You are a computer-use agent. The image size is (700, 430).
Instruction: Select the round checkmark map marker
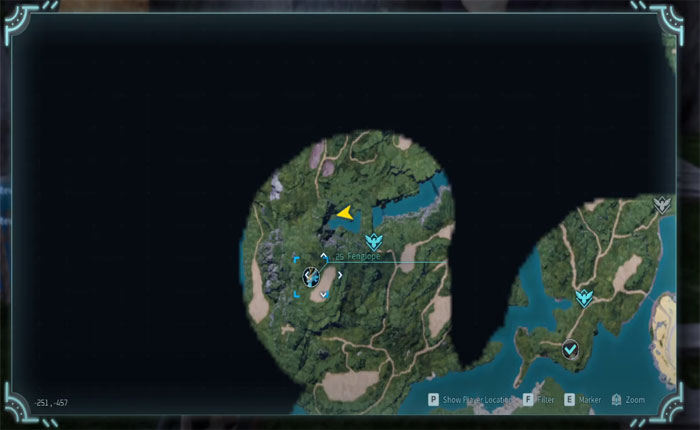coord(570,349)
